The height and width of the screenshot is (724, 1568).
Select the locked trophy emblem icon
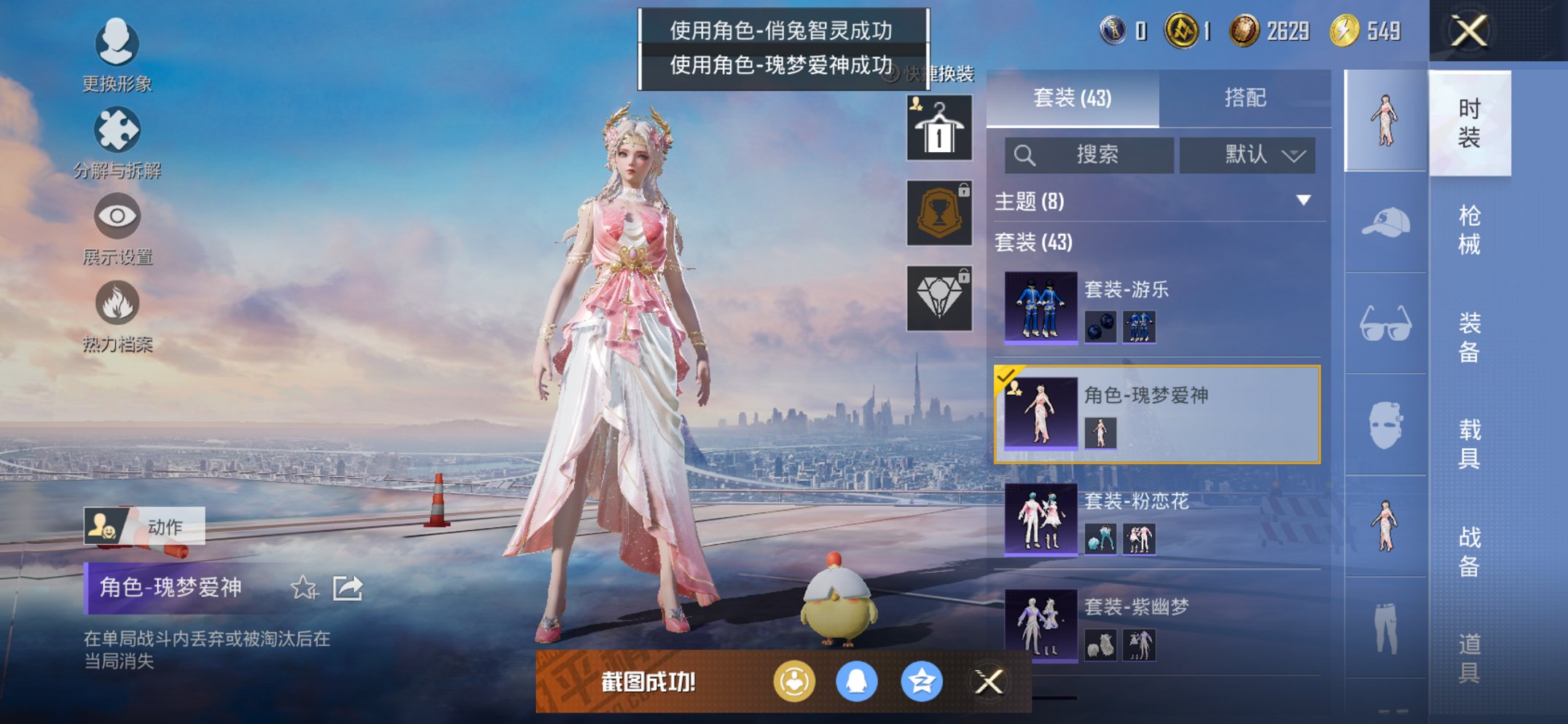(x=940, y=214)
